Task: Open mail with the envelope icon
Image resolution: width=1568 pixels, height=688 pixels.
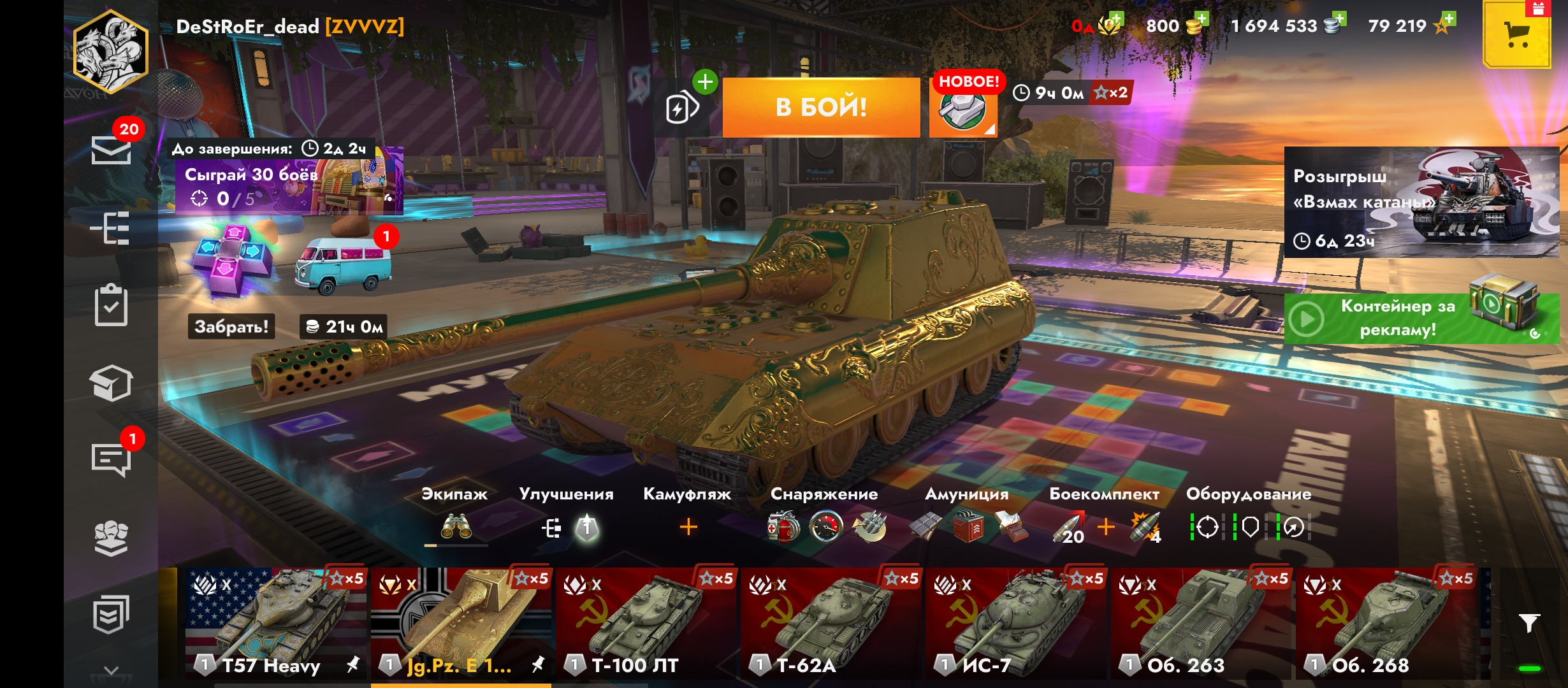Action: (x=111, y=150)
